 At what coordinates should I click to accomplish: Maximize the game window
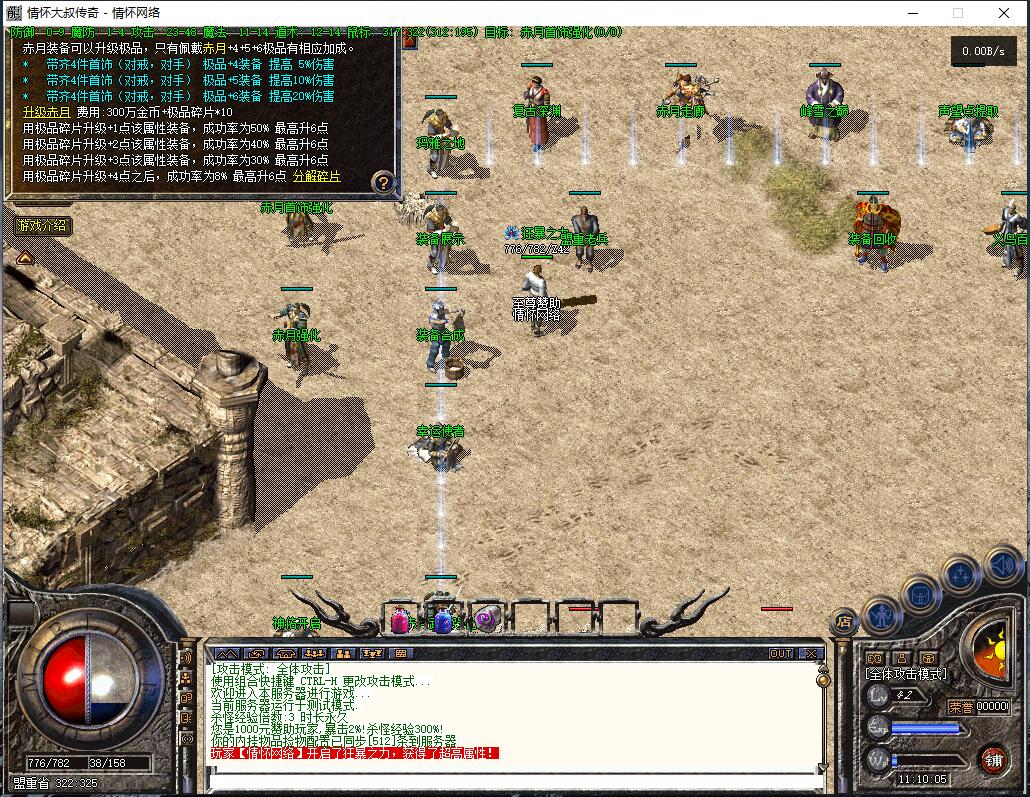(957, 13)
